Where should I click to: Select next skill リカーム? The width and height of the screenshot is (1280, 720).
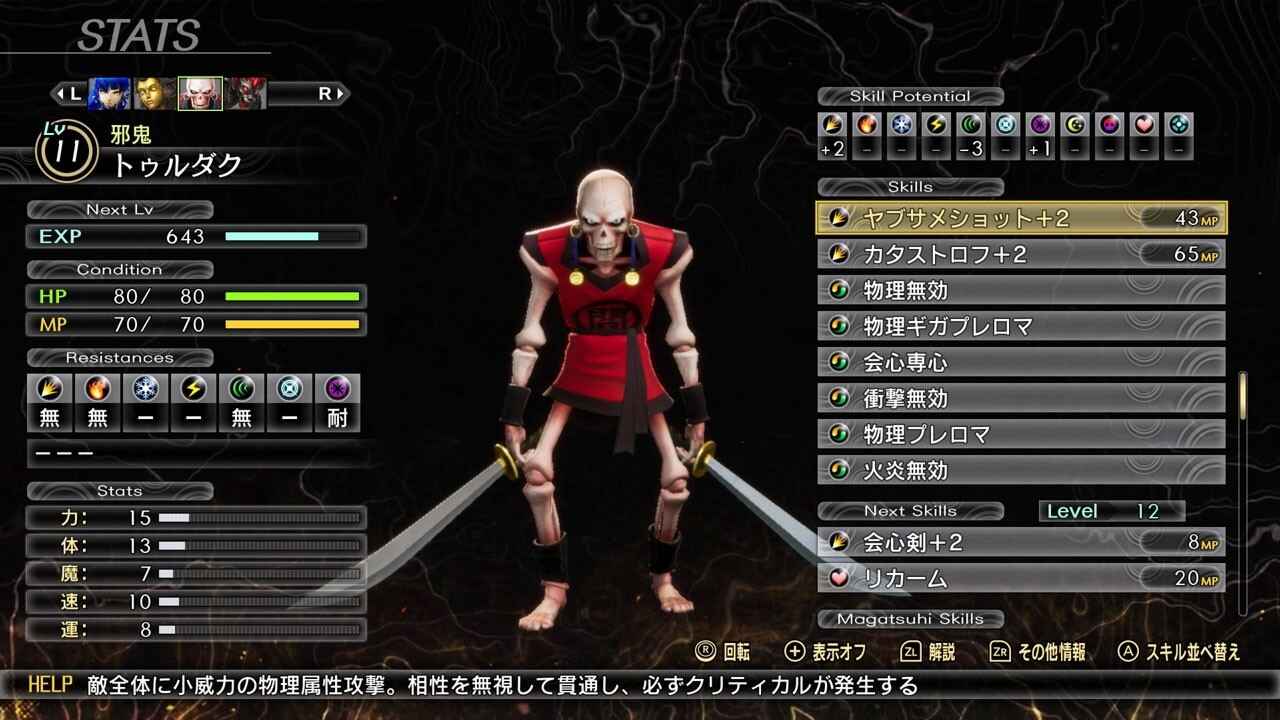pyautogui.click(x=1021, y=578)
